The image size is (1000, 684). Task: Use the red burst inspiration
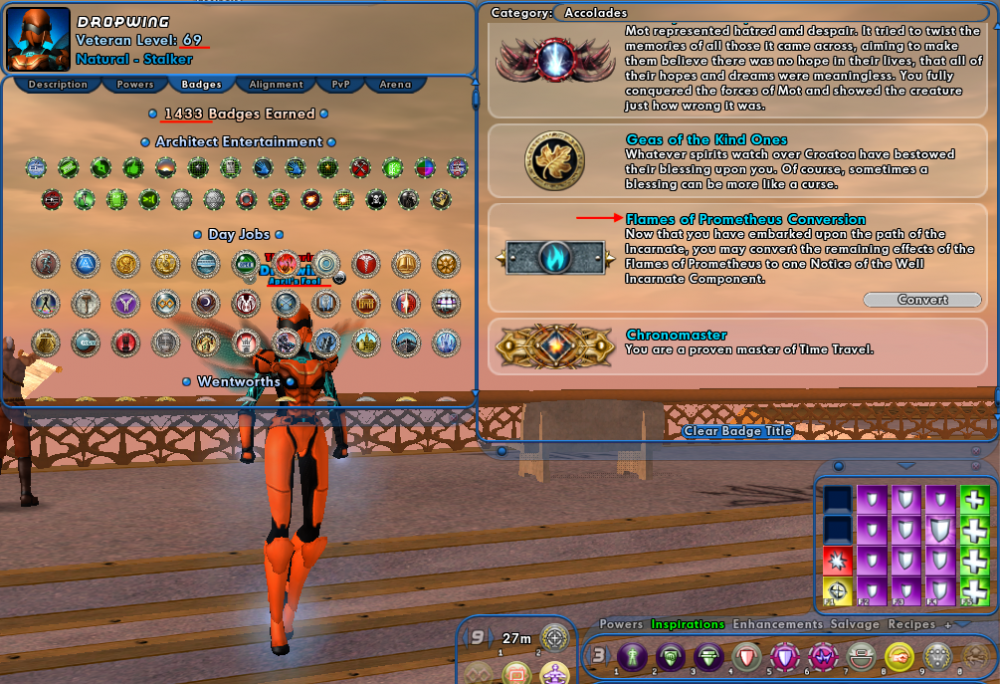[837, 561]
